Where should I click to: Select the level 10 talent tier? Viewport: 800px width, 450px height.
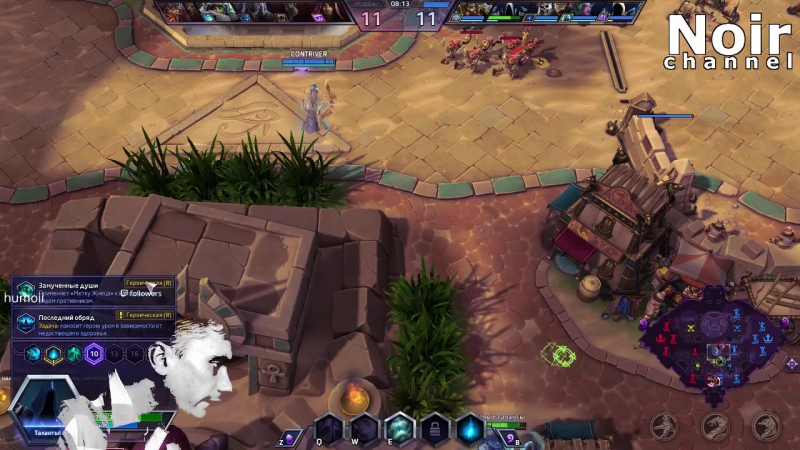point(94,353)
